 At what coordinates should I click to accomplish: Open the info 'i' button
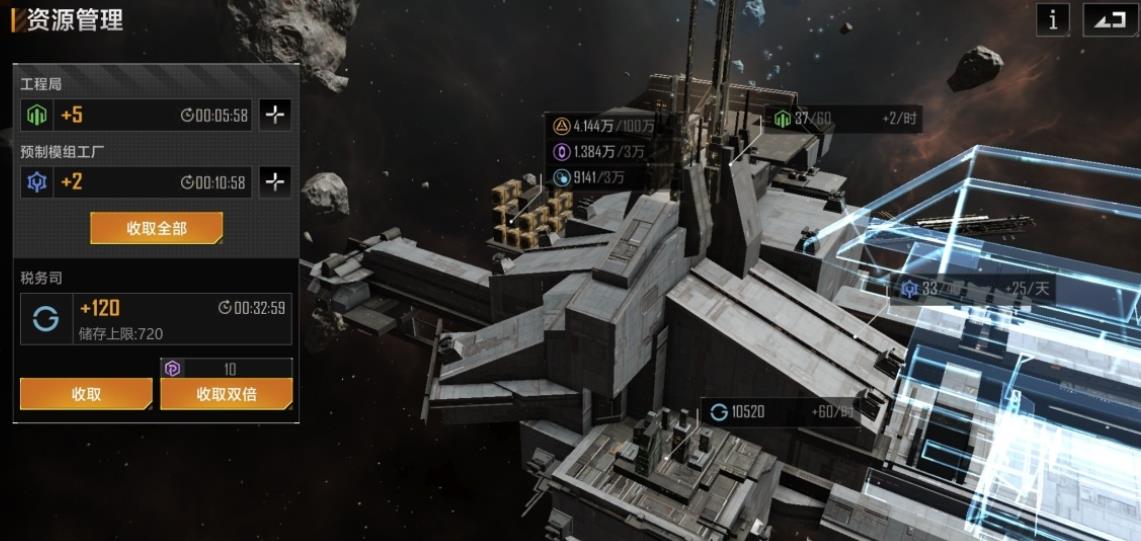pos(1053,20)
